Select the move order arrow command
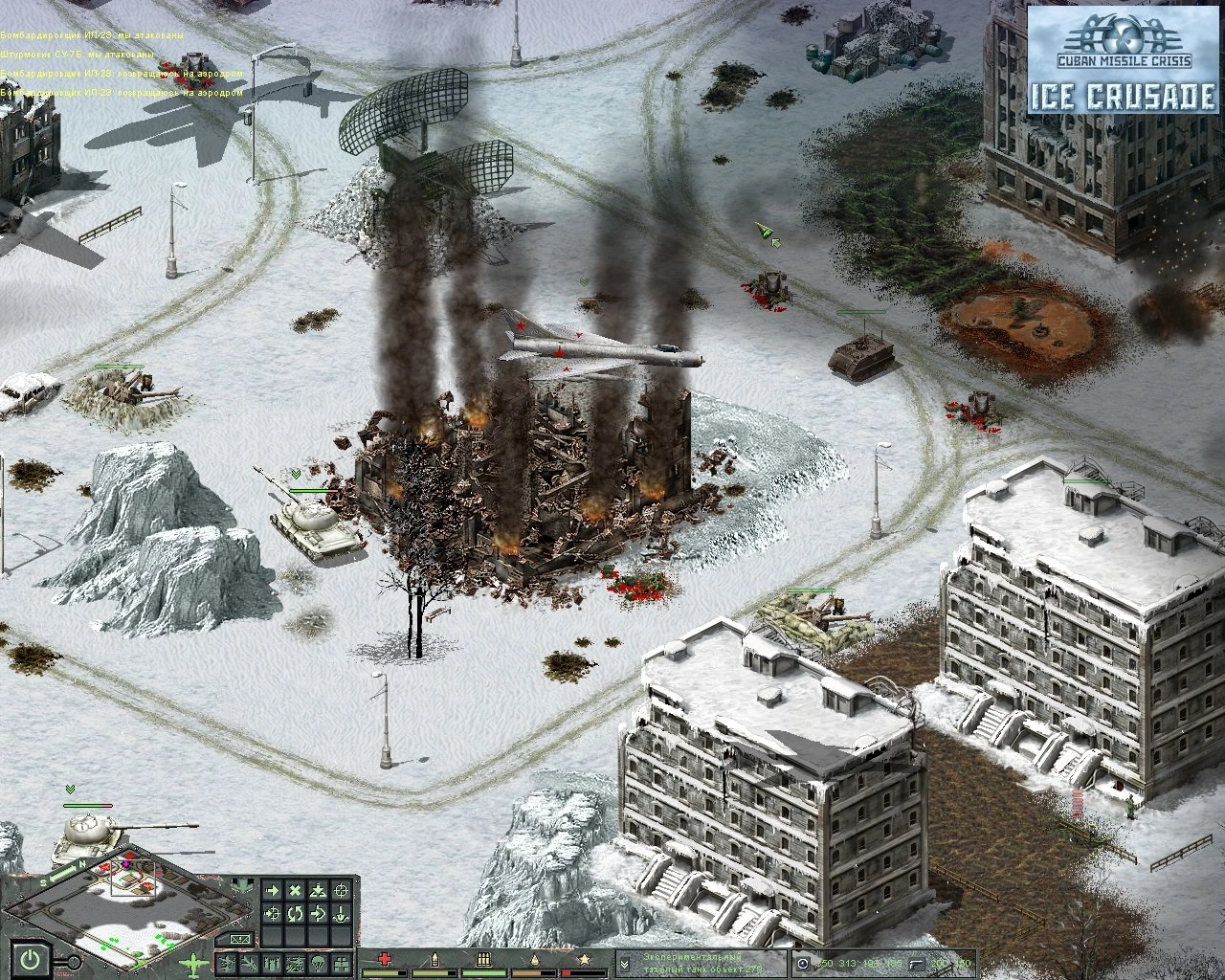Image resolution: width=1225 pixels, height=980 pixels. (273, 891)
